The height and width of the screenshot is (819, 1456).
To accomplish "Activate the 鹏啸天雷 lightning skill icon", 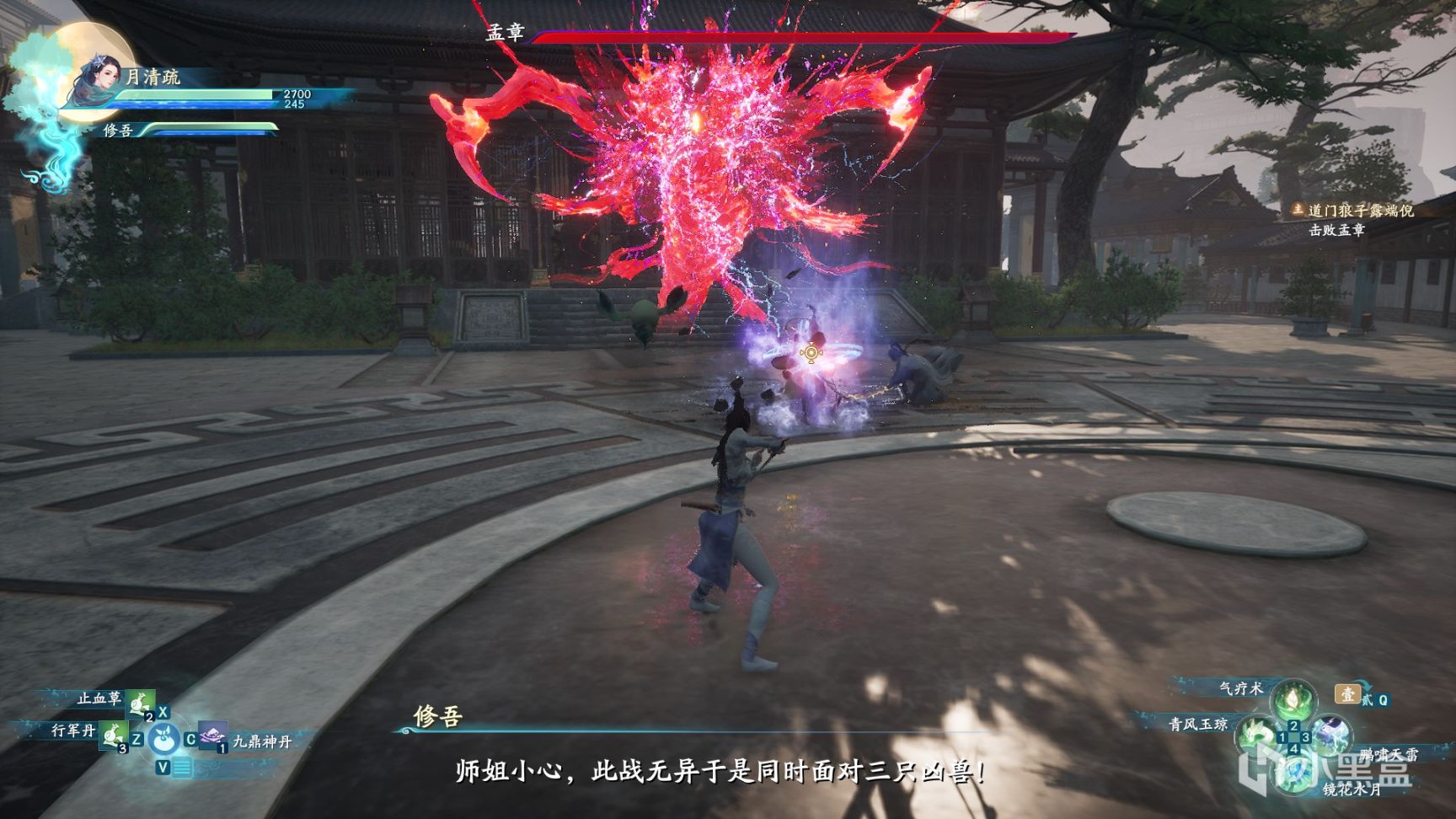I will click(x=1330, y=735).
